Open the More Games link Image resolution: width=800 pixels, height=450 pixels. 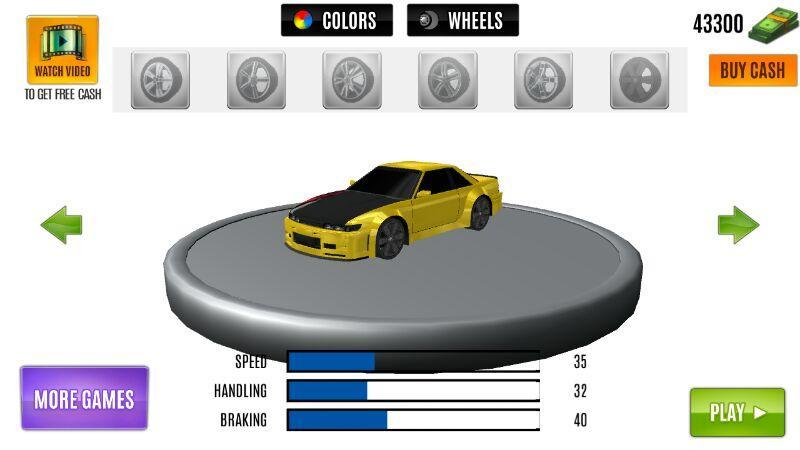coord(84,399)
